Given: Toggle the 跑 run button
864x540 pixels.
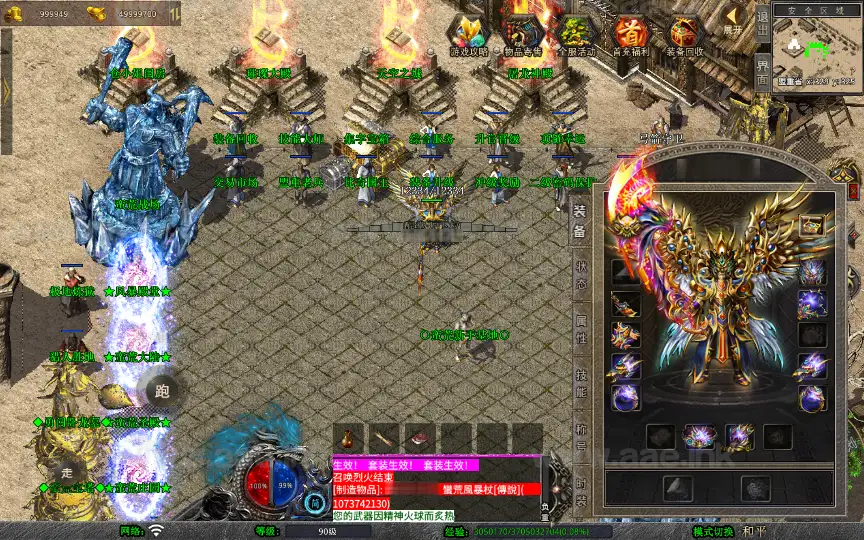Looking at the screenshot, I should 164,390.
